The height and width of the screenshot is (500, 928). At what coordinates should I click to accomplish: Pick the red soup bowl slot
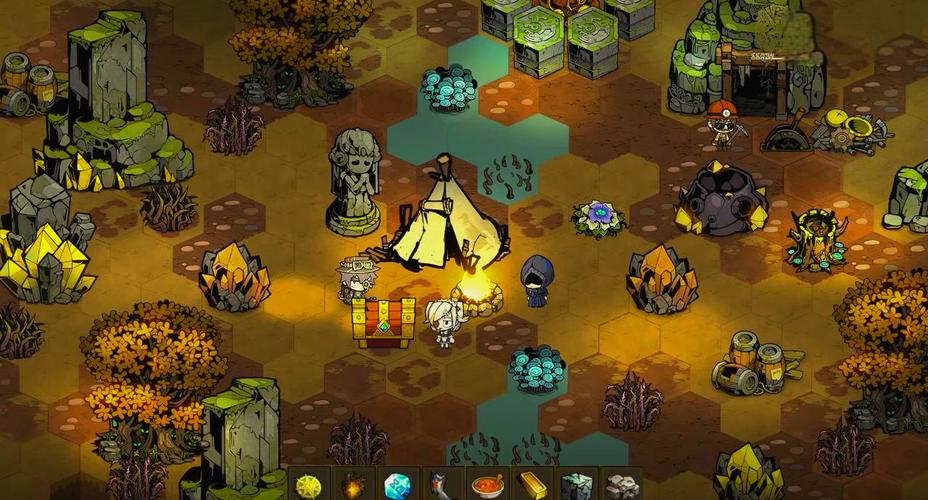486,485
